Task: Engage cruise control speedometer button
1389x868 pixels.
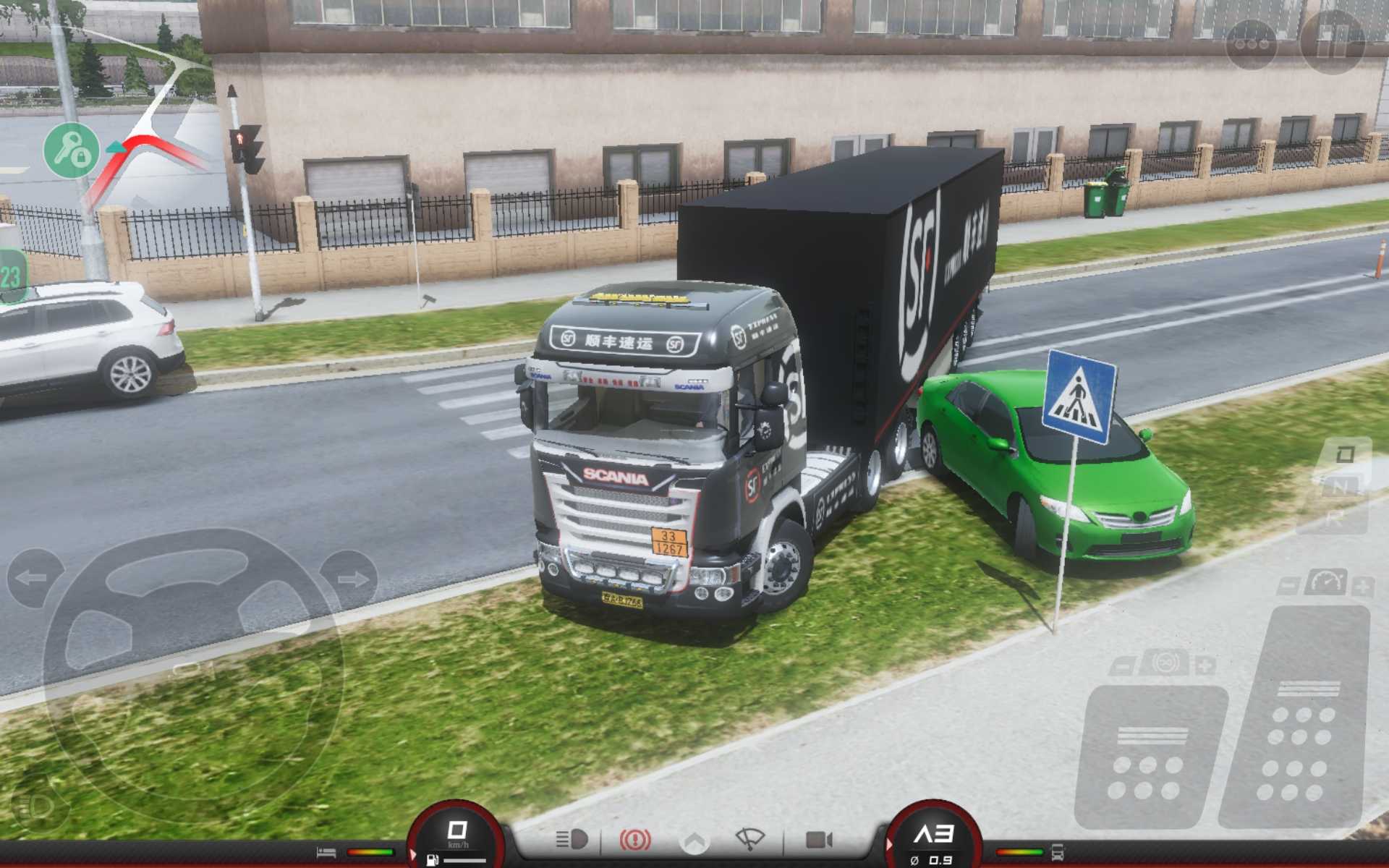Action: tap(1325, 583)
